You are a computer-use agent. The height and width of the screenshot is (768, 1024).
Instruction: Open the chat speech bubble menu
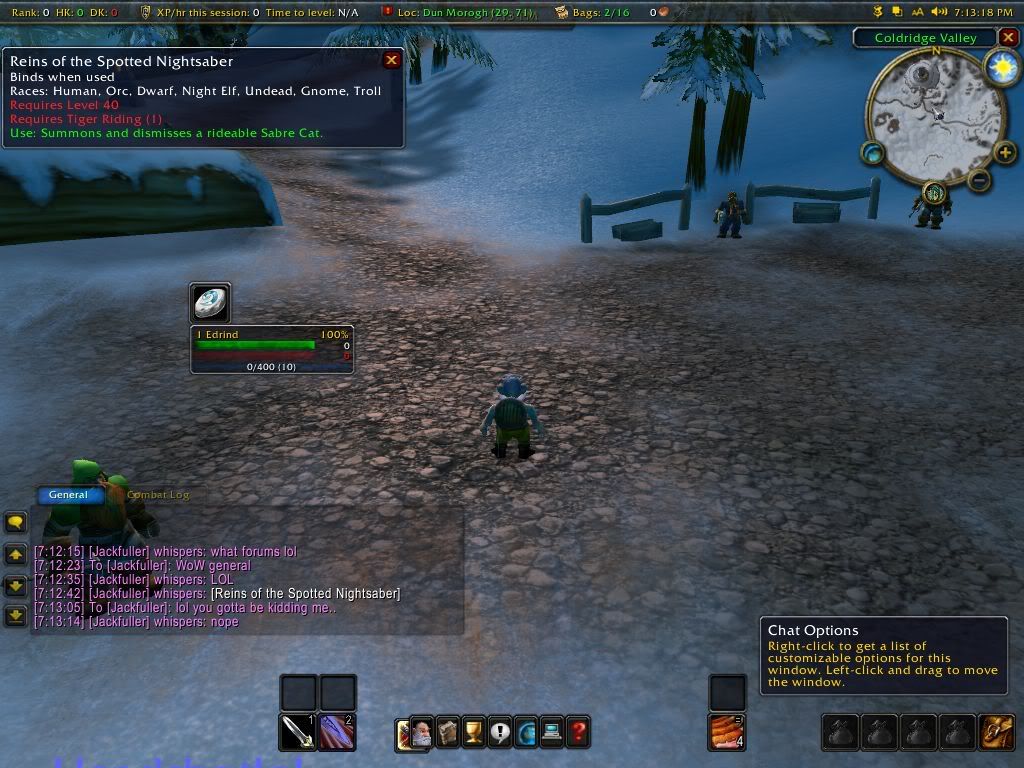[16, 522]
